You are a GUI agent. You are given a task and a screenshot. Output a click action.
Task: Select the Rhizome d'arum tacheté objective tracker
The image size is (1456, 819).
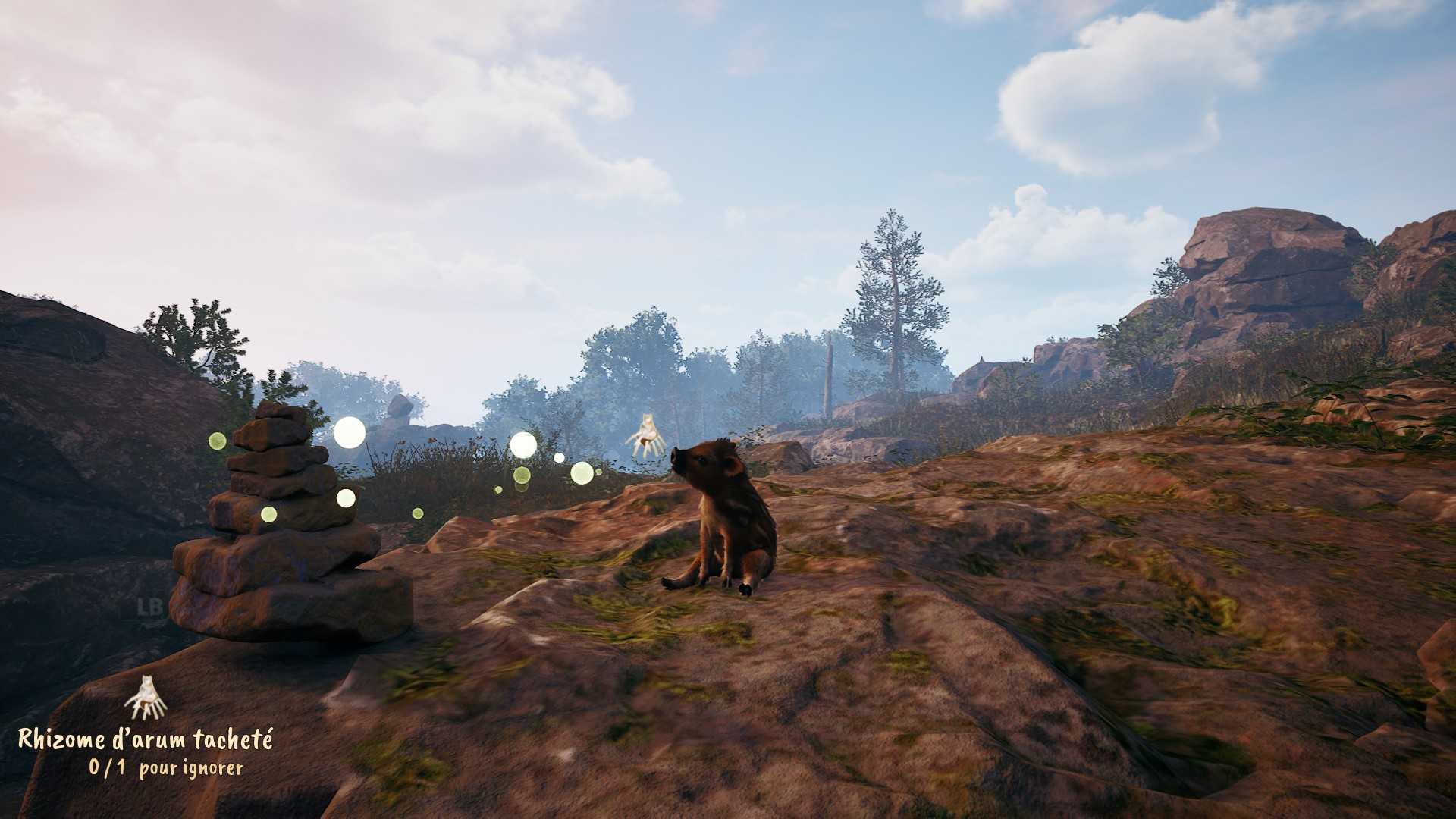pos(146,739)
